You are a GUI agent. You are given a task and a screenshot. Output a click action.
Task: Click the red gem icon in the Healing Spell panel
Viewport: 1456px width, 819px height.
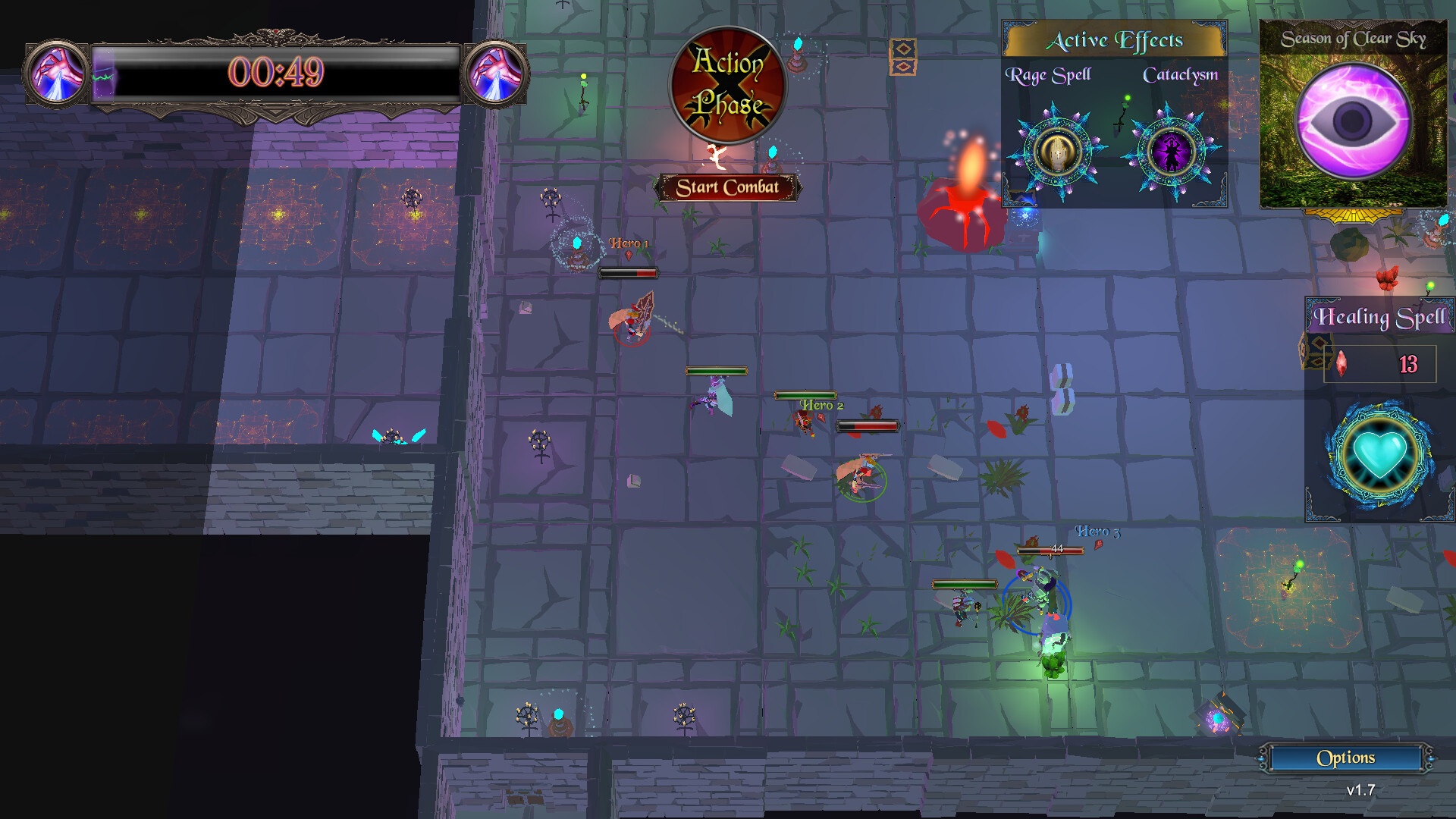(x=1341, y=363)
